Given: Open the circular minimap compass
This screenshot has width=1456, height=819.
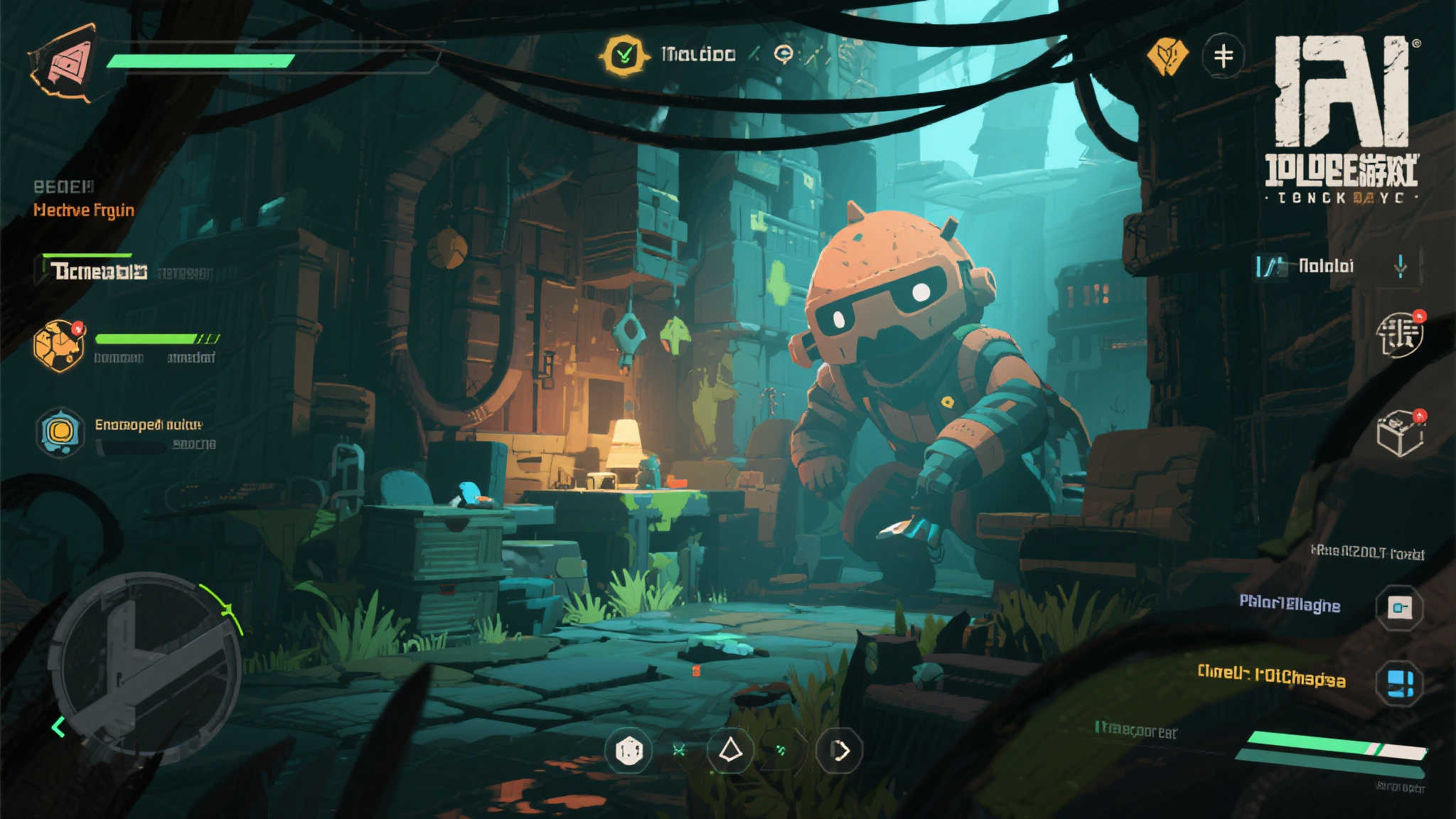Looking at the screenshot, I should (147, 668).
